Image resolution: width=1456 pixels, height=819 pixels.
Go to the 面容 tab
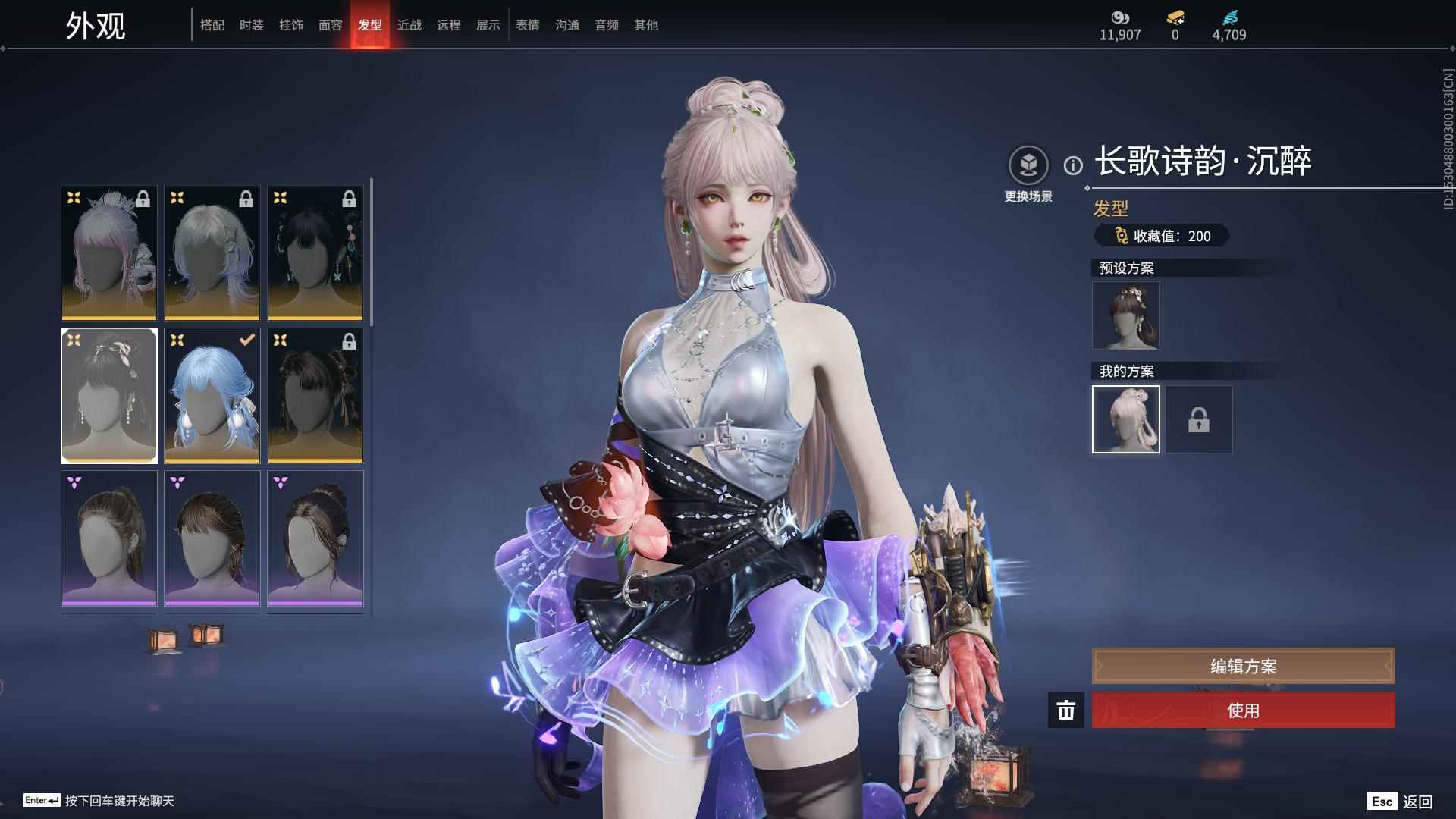330,25
